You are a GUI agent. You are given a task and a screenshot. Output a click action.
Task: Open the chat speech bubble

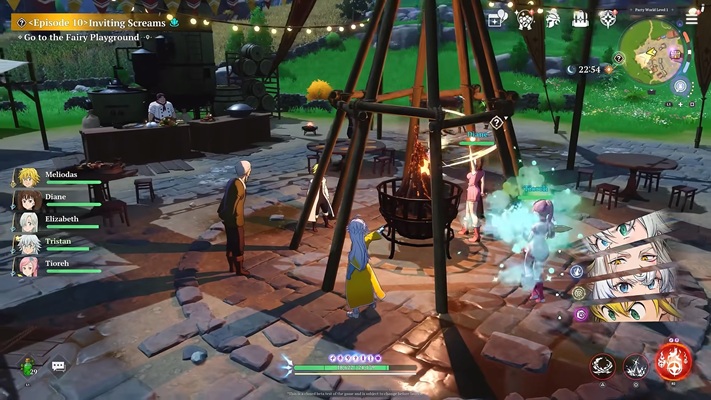[x=58, y=367]
